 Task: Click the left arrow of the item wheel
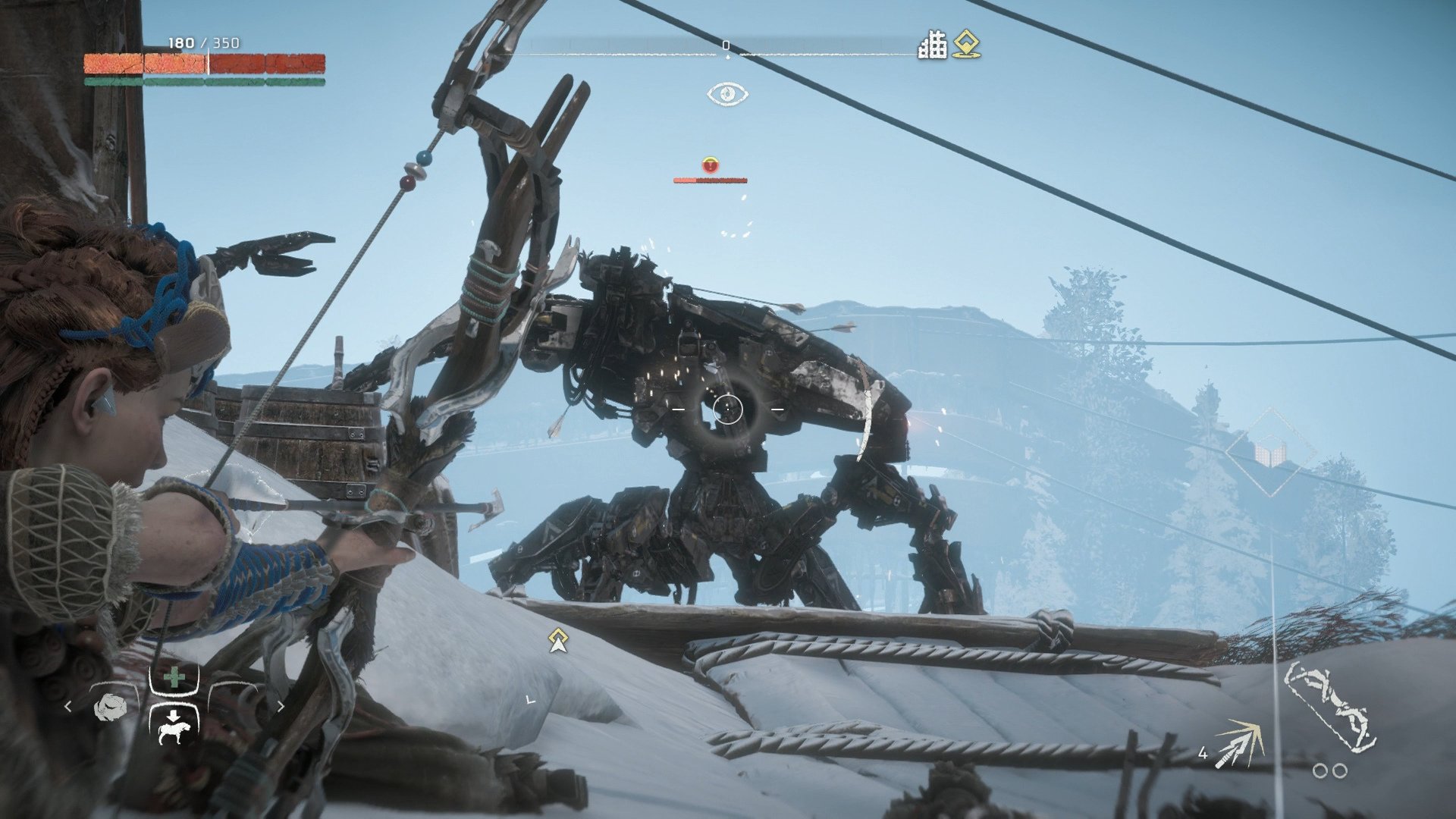click(68, 705)
